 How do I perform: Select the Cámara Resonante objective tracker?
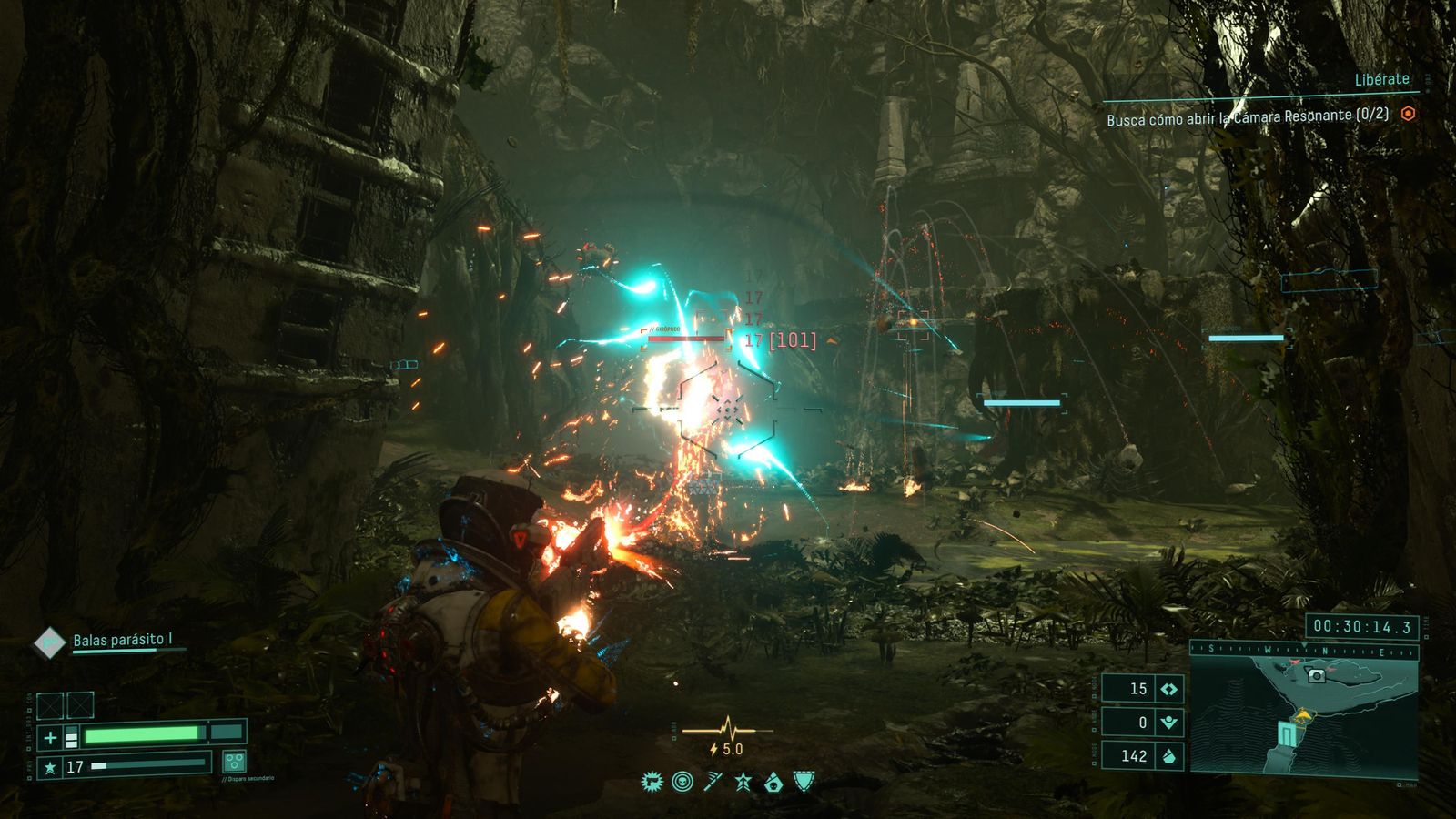point(1247,116)
